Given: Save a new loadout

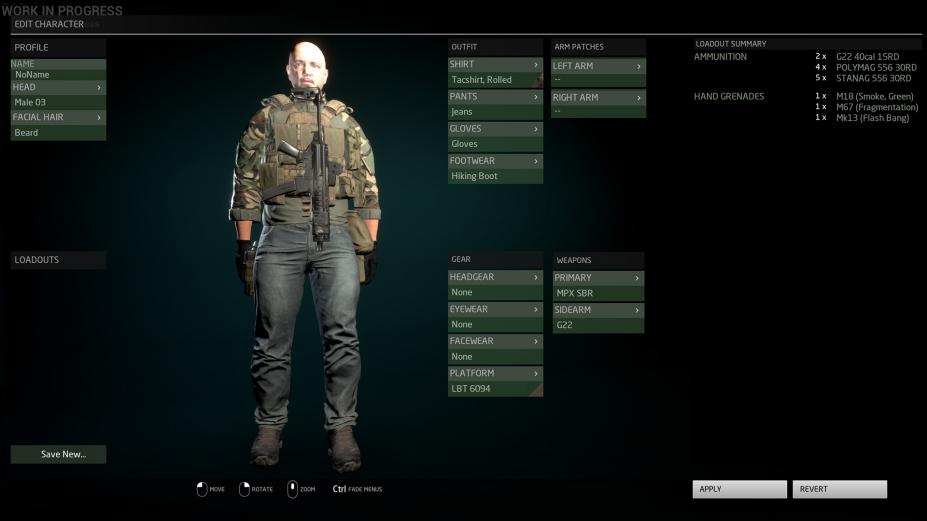Looking at the screenshot, I should click(x=58, y=454).
